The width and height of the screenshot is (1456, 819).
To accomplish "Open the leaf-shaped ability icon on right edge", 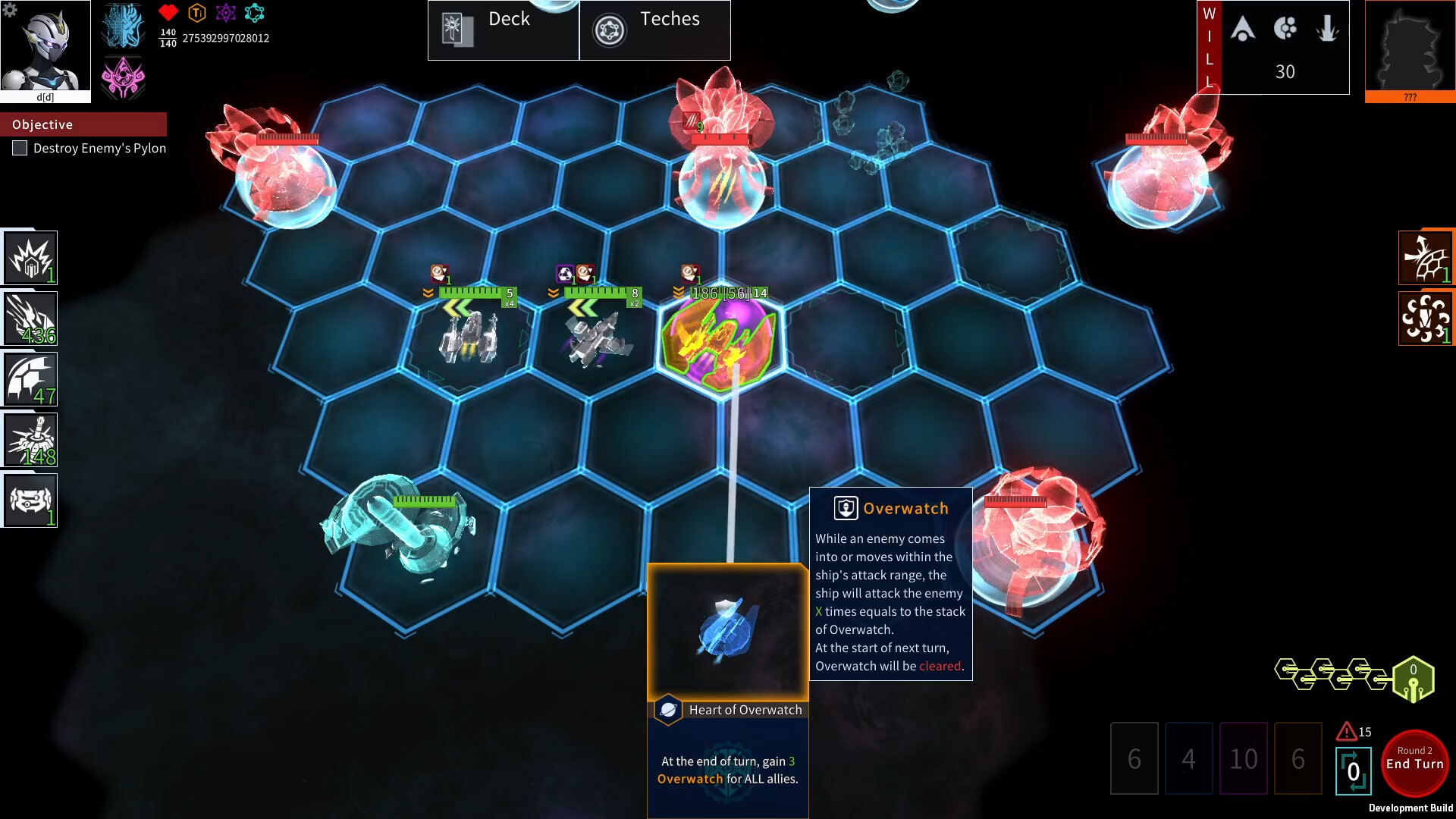I will (x=1426, y=256).
